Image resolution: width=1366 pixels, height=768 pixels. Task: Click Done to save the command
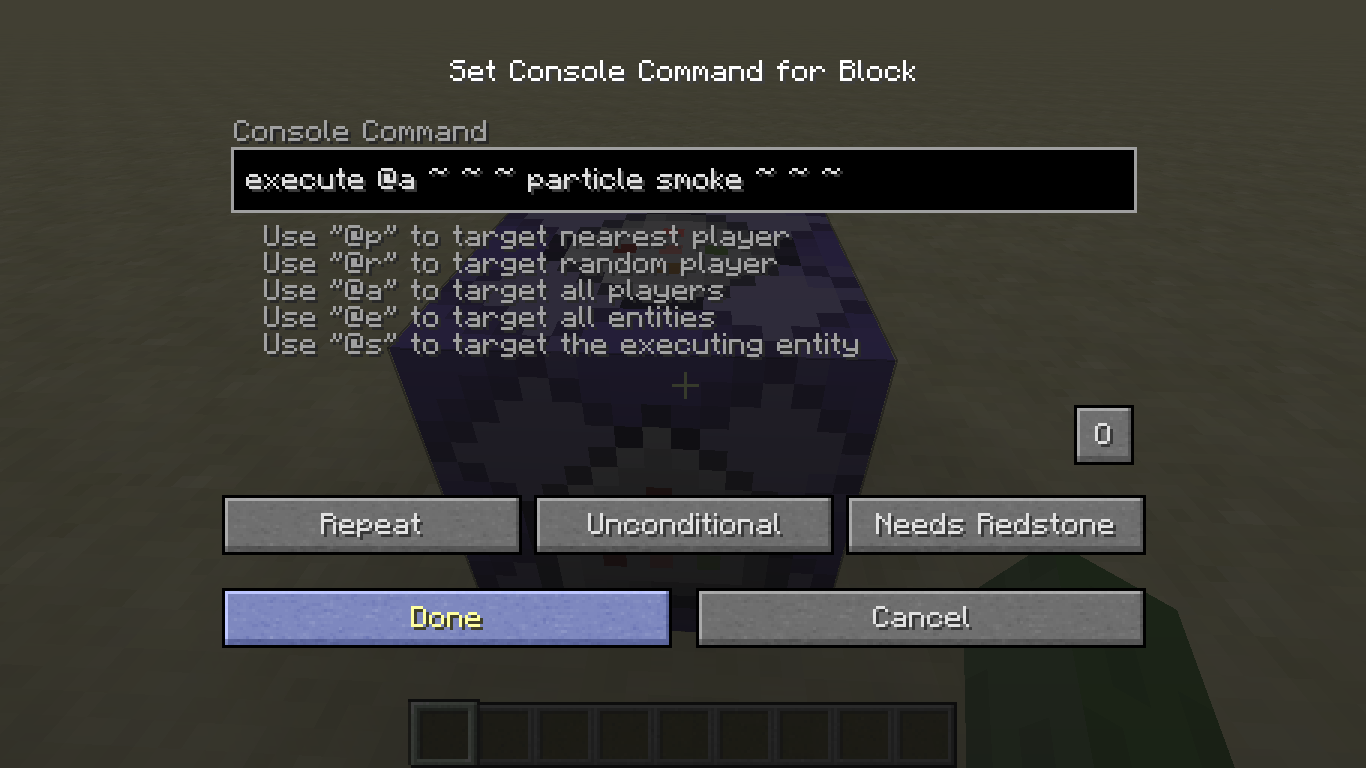(x=446, y=617)
